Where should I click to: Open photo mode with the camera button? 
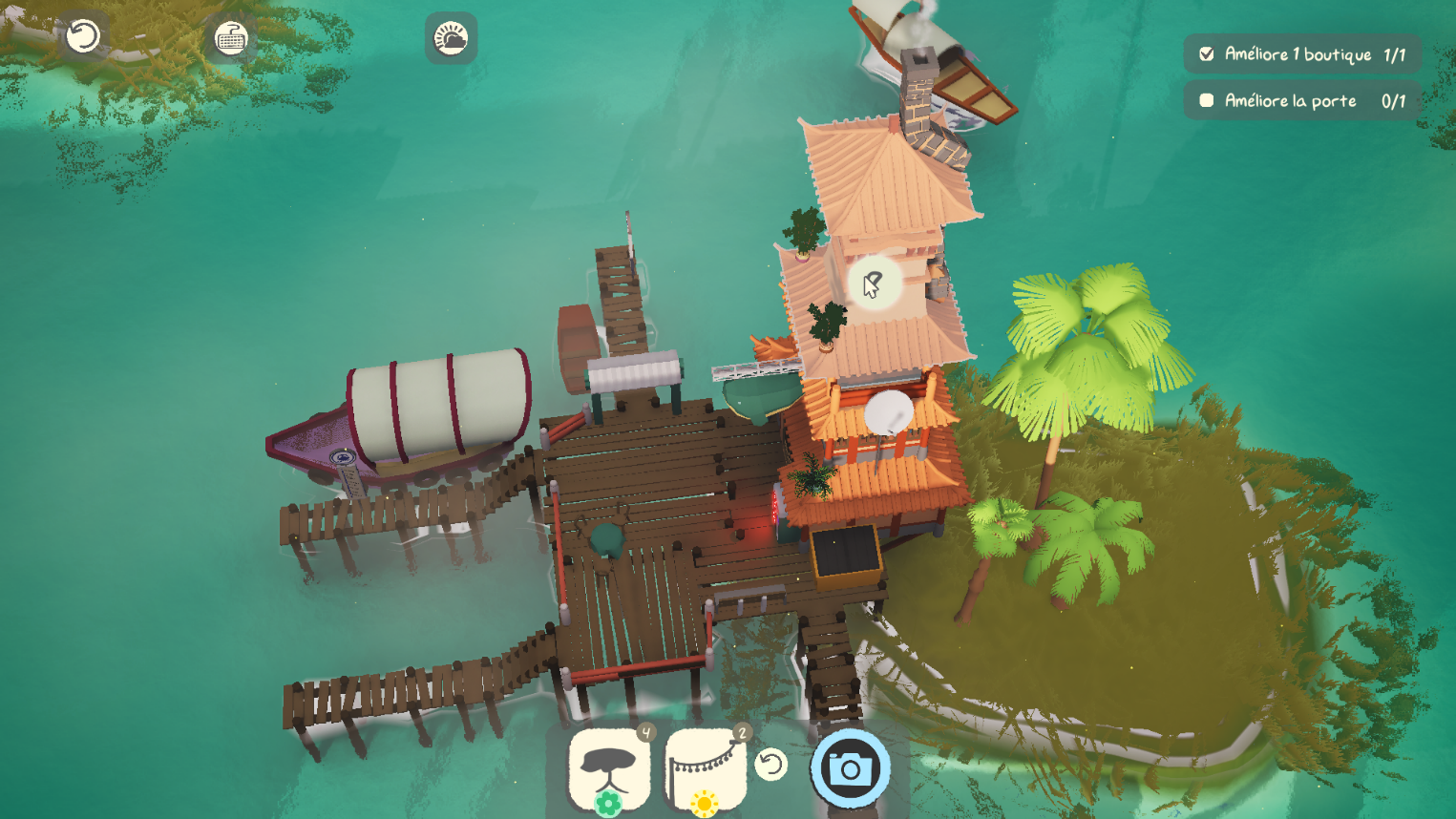click(850, 767)
